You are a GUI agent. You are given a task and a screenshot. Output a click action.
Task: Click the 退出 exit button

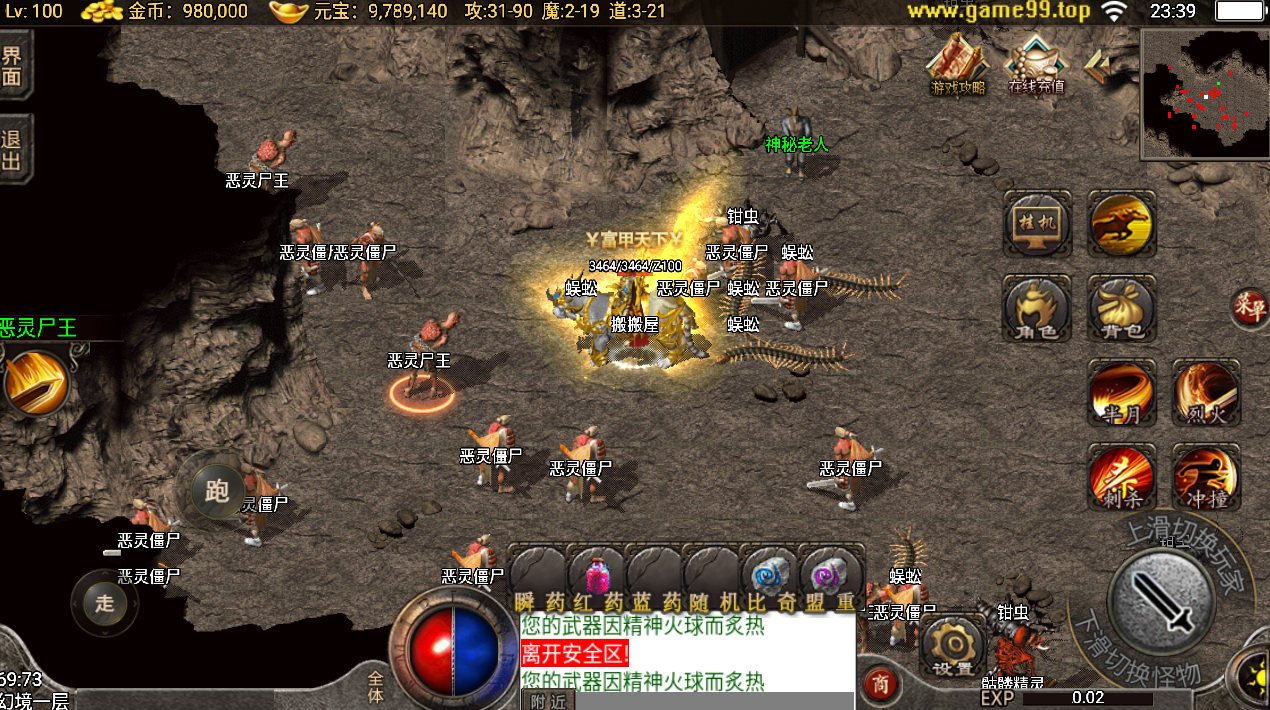(x=13, y=151)
